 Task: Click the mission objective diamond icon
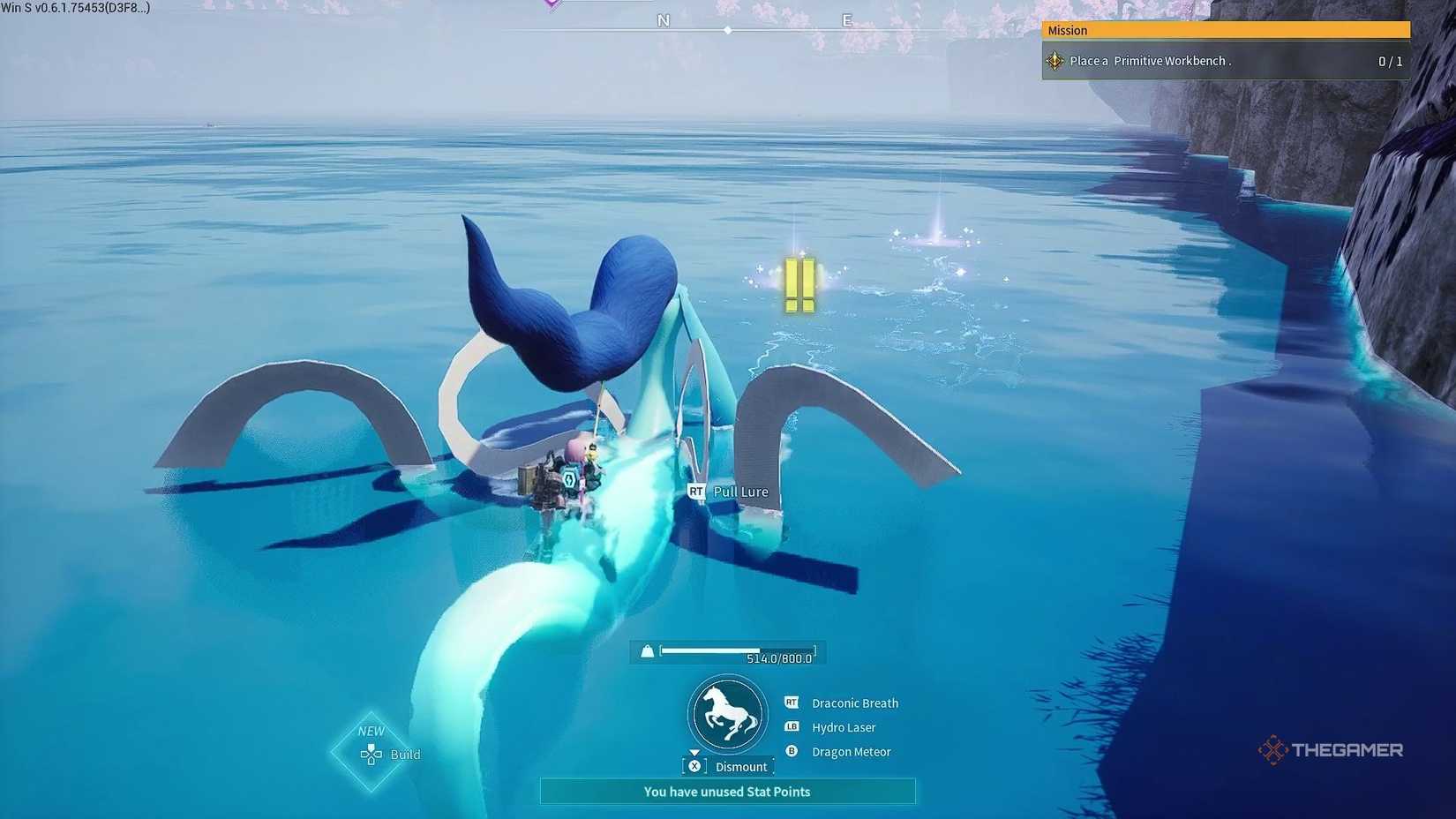[x=1054, y=60]
